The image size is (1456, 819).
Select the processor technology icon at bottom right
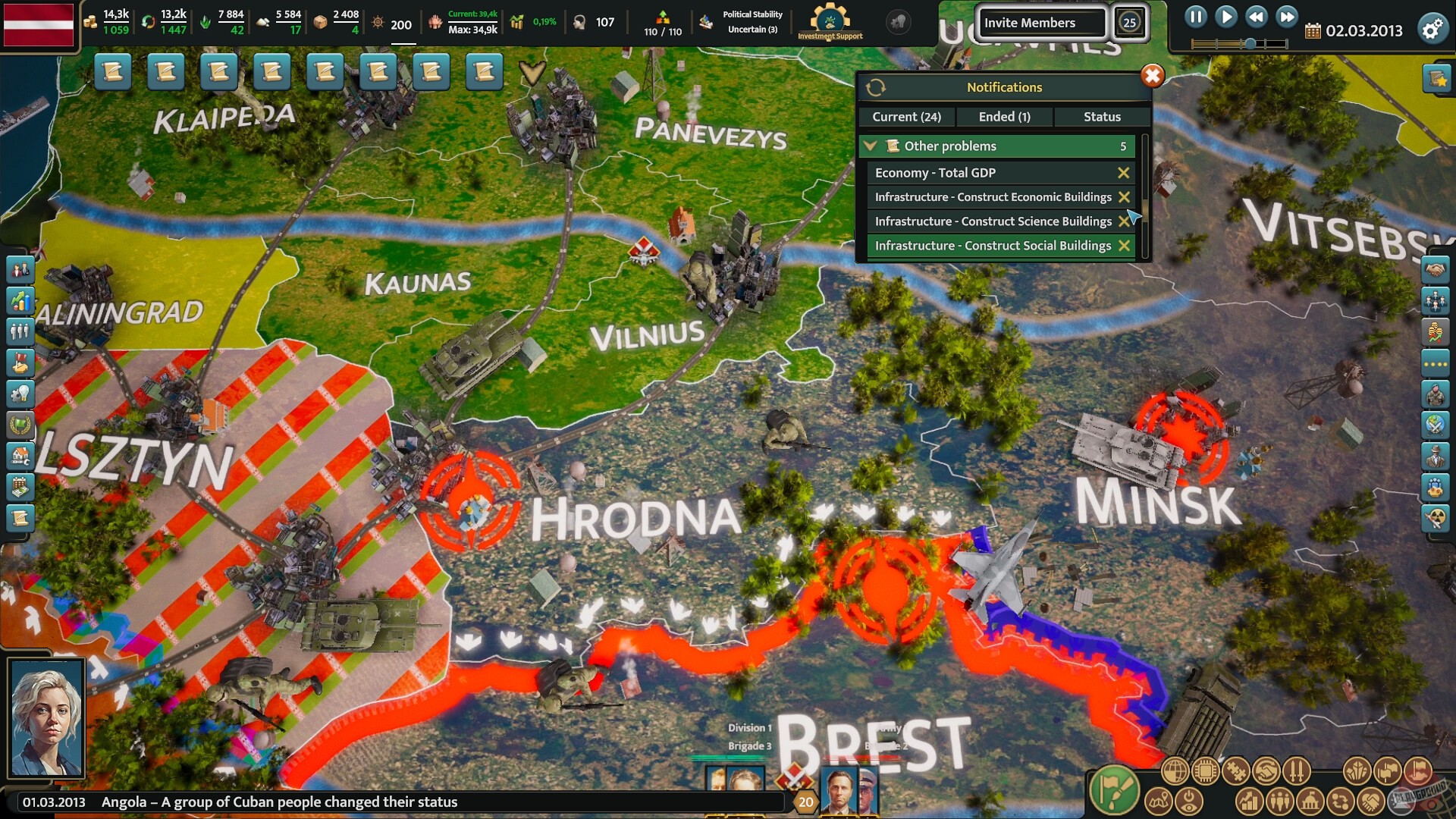pyautogui.click(x=1204, y=770)
